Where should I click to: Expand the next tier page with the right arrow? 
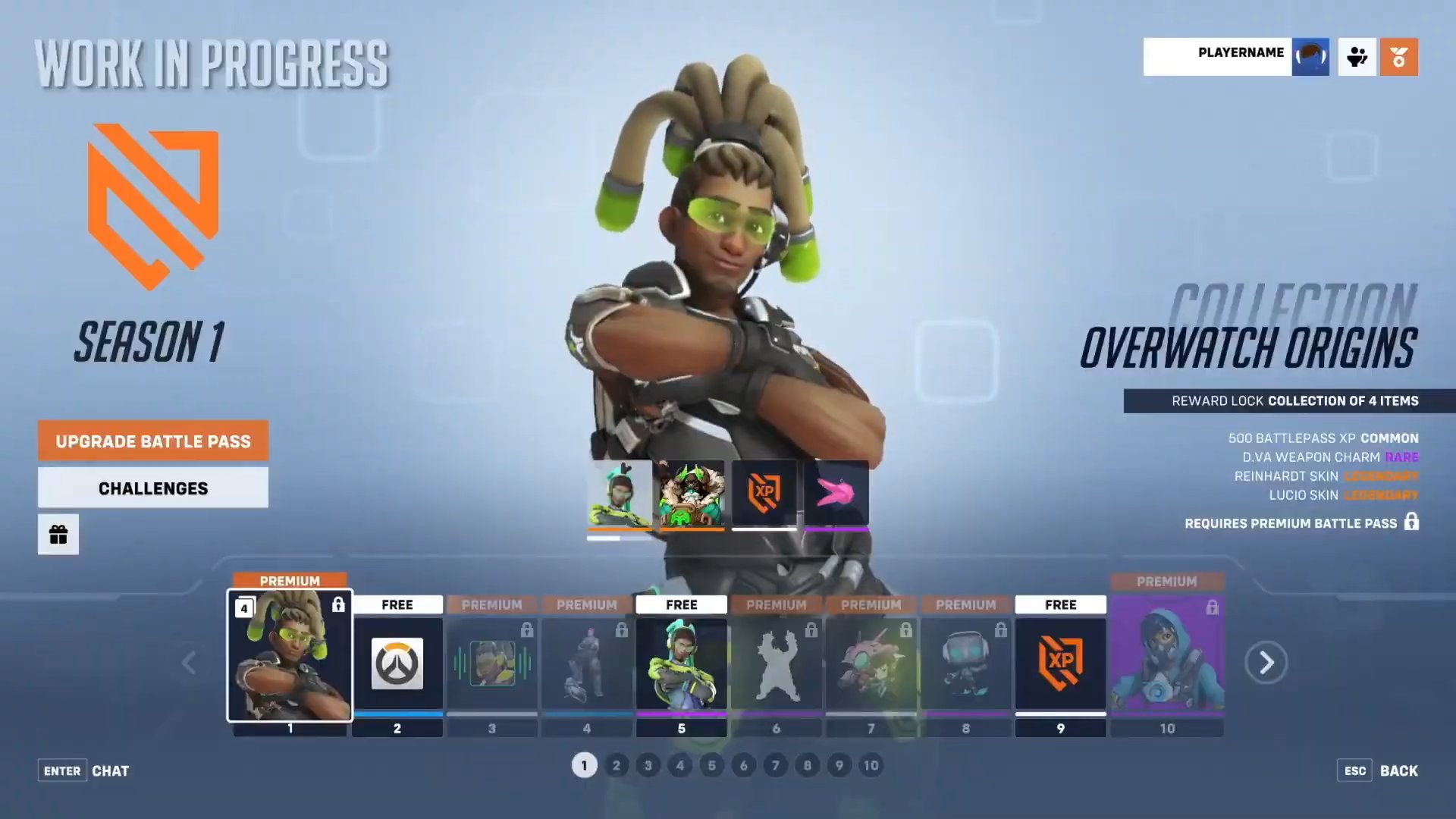[1266, 662]
